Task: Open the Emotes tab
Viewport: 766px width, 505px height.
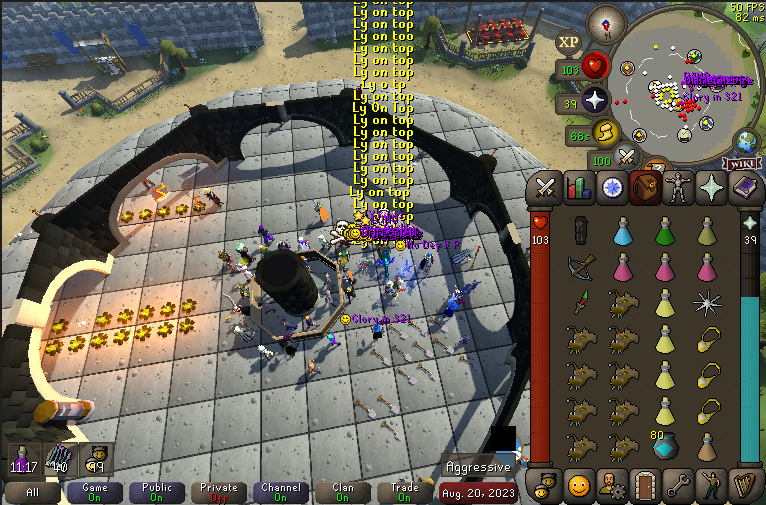Action: click(x=712, y=486)
